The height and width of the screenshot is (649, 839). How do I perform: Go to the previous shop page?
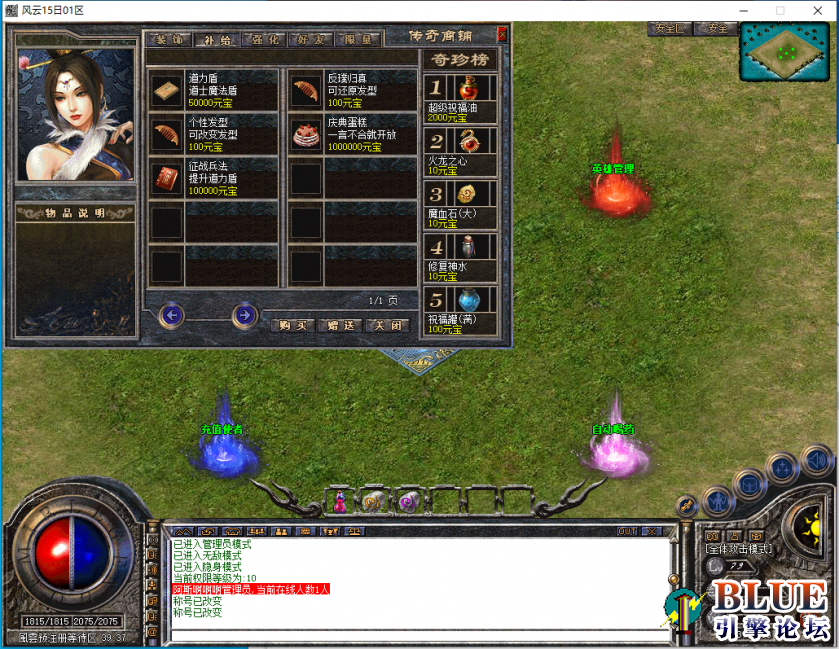pos(172,316)
